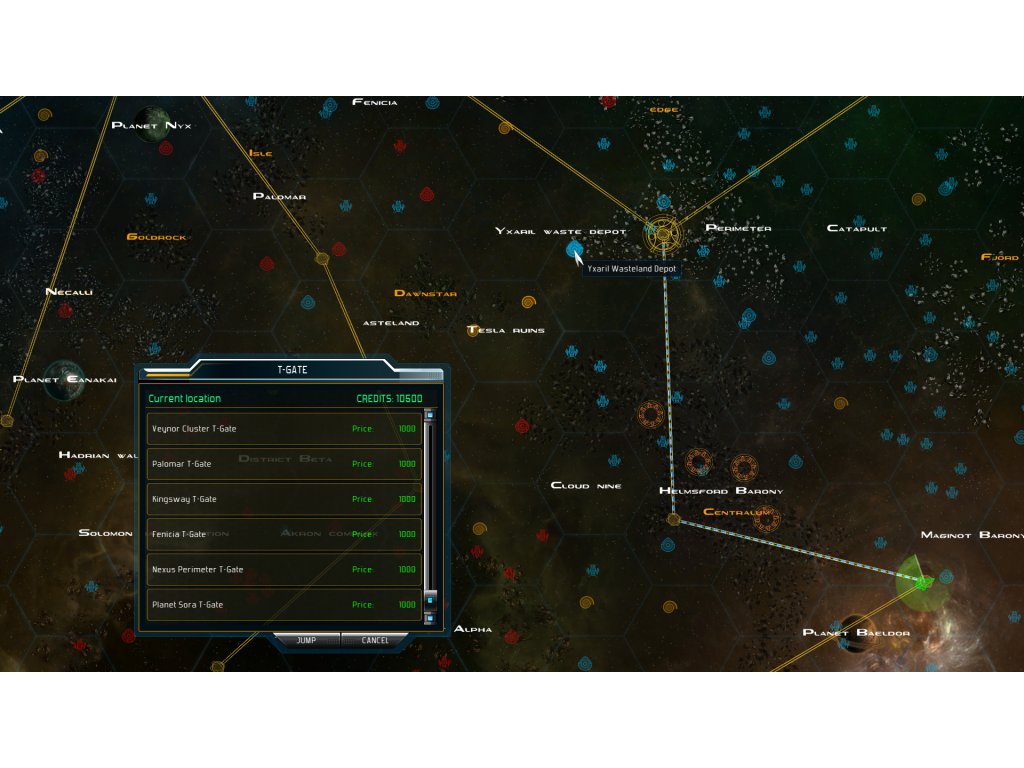Select the Planet Baeldor map icon
The image size is (1024, 768).
(x=856, y=631)
